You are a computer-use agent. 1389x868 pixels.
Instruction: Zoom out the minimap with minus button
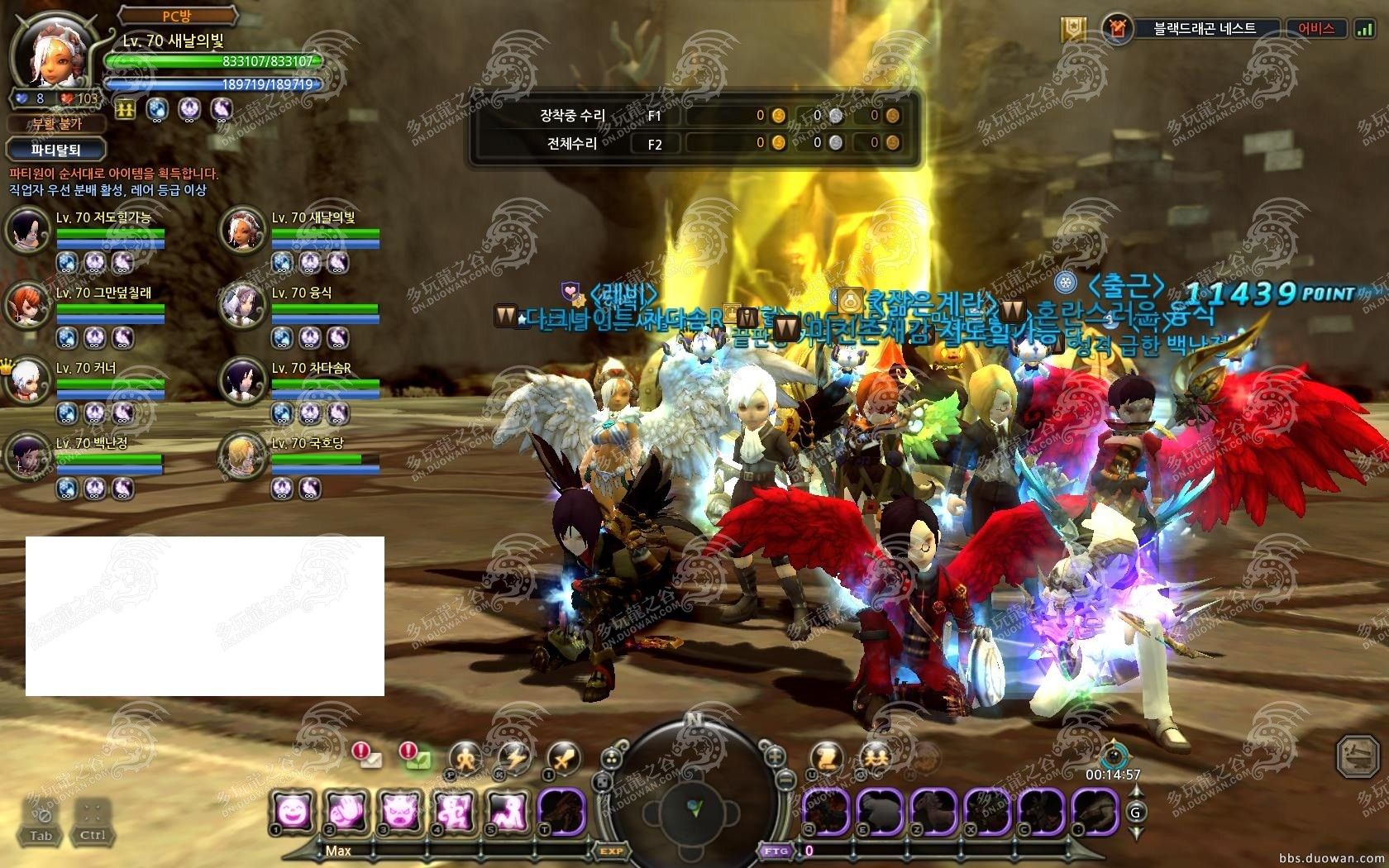click(x=787, y=780)
